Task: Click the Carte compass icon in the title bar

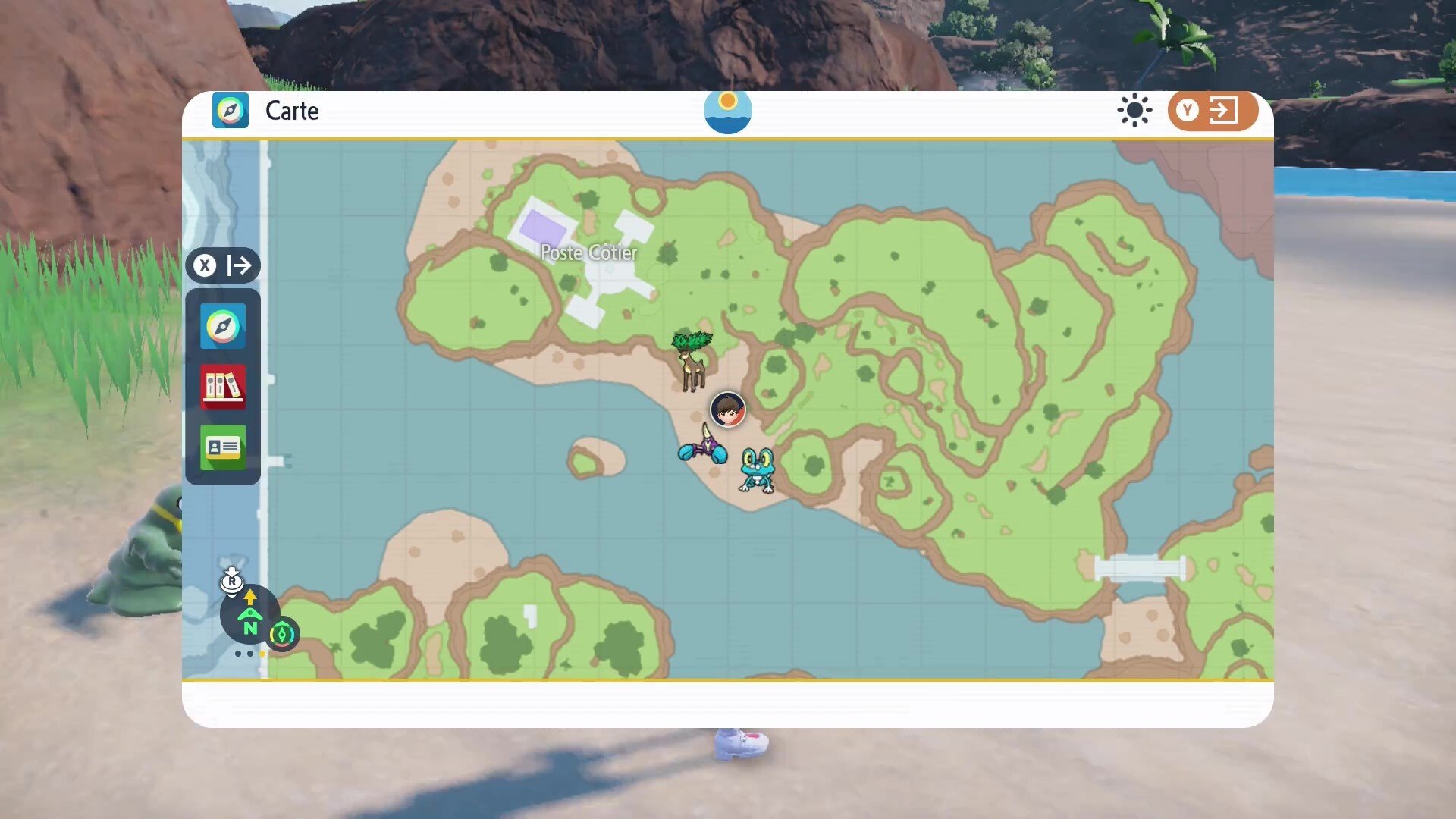Action: coord(231,110)
